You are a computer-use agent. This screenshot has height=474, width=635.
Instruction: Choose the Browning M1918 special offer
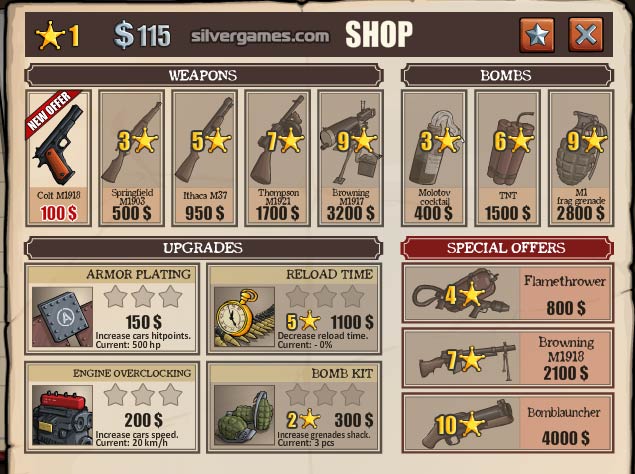click(x=505, y=357)
